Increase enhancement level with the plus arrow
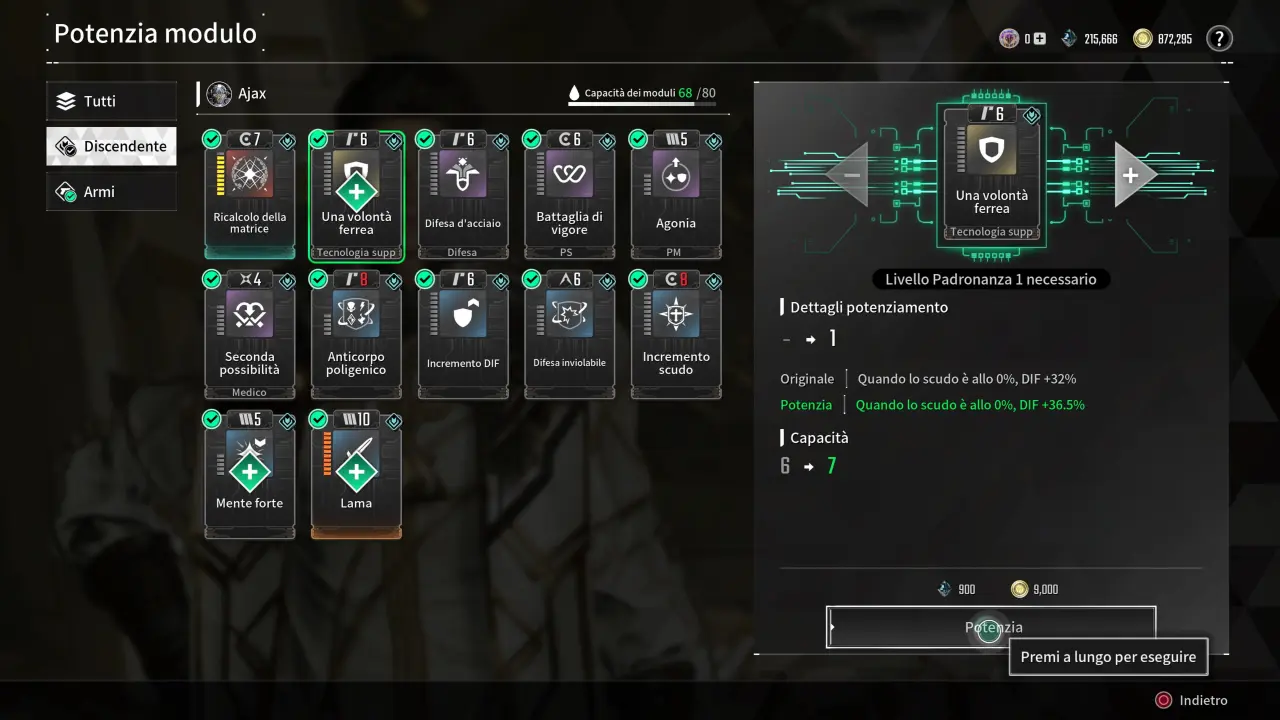 coord(1131,175)
